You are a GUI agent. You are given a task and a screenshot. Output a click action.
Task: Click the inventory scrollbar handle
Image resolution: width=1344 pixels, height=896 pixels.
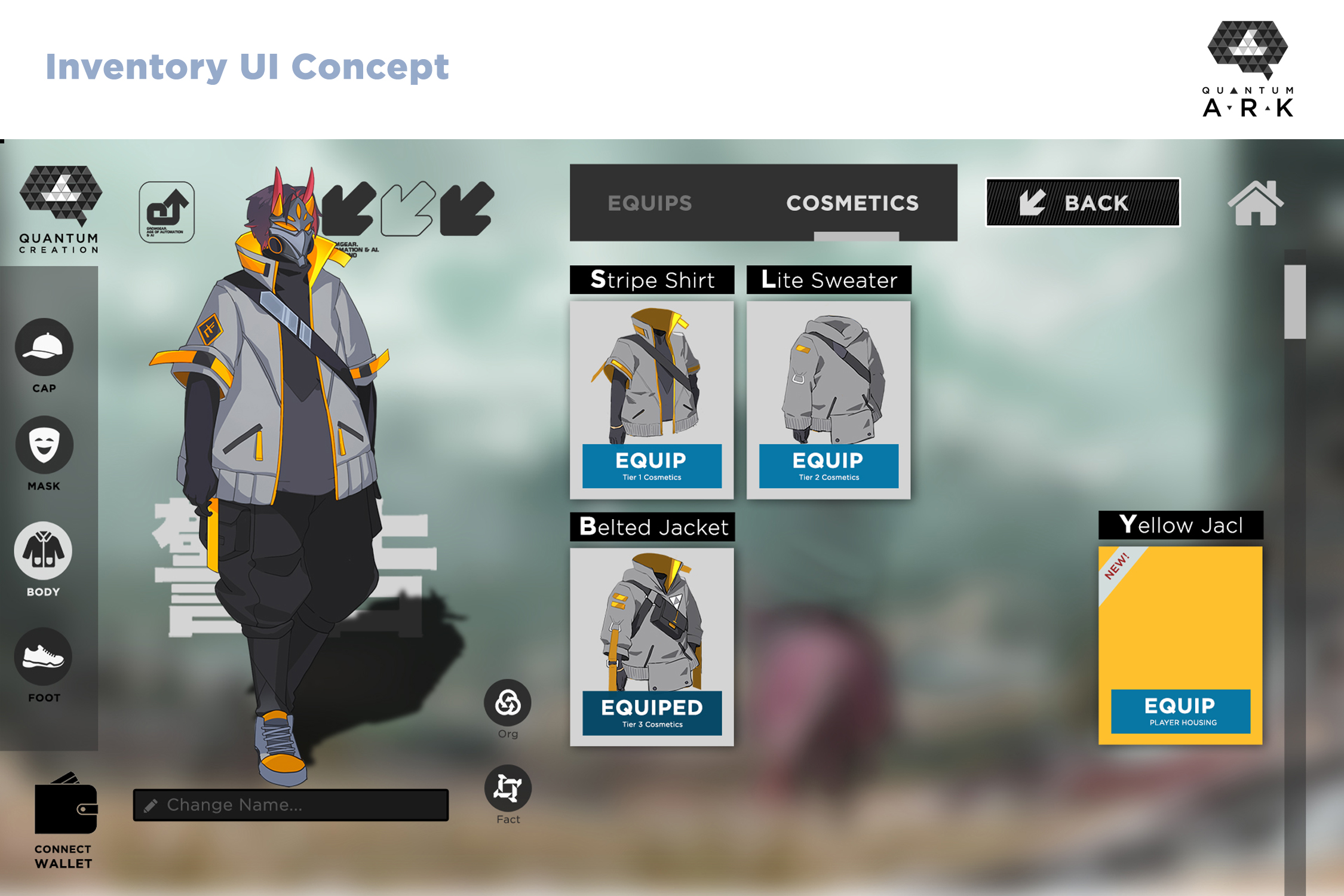click(x=1294, y=302)
